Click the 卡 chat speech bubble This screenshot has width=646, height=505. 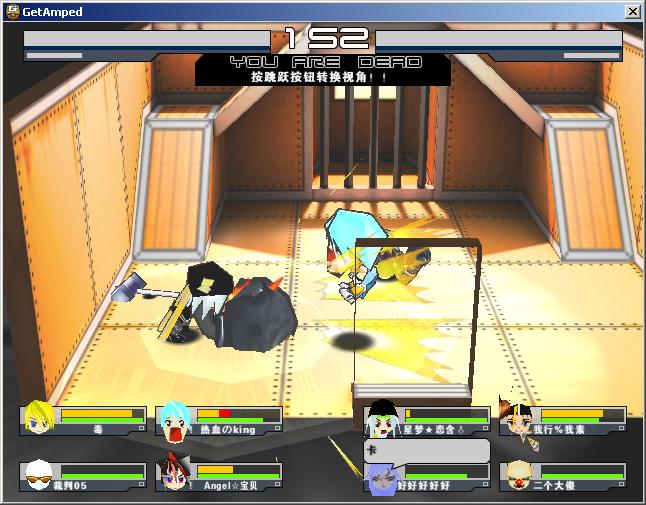coord(427,450)
